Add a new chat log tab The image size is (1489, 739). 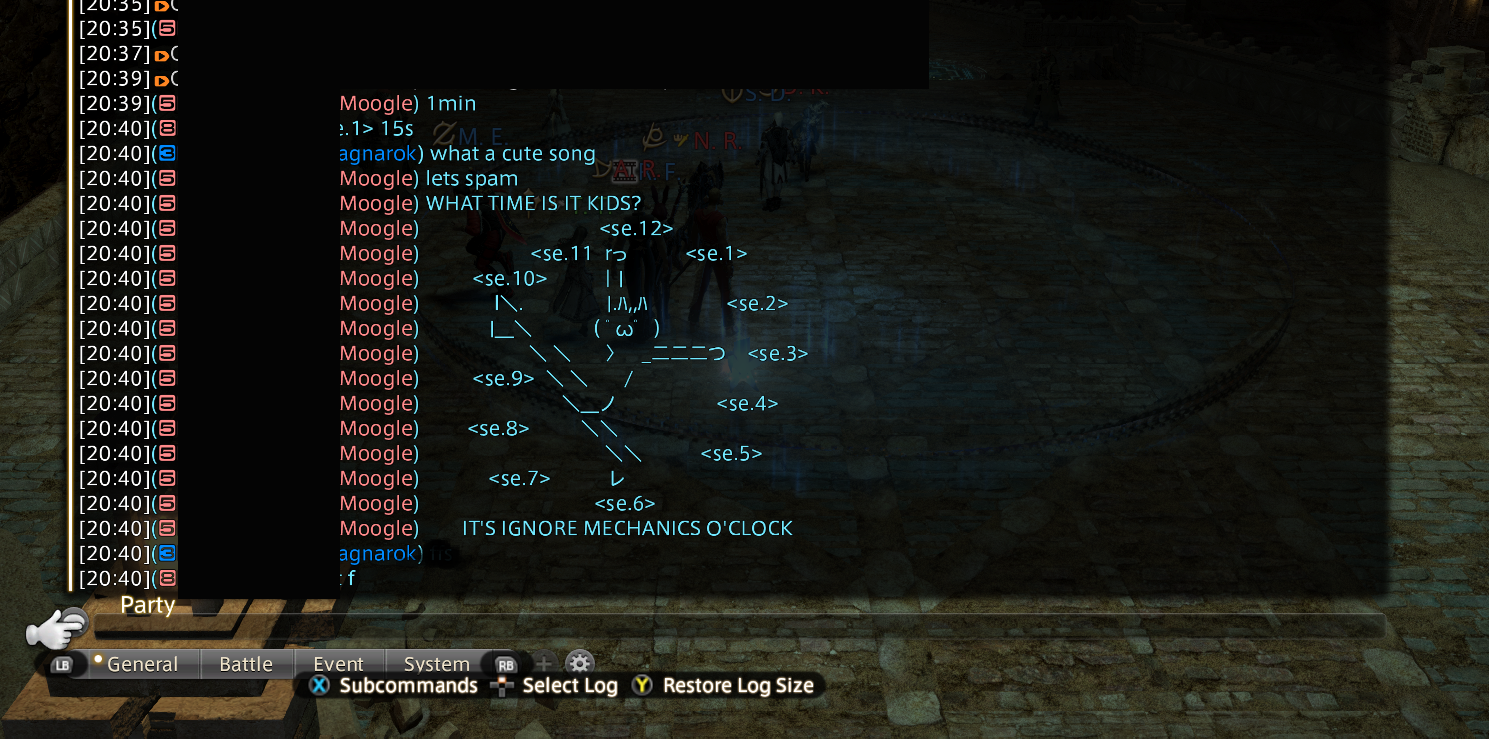tap(543, 663)
